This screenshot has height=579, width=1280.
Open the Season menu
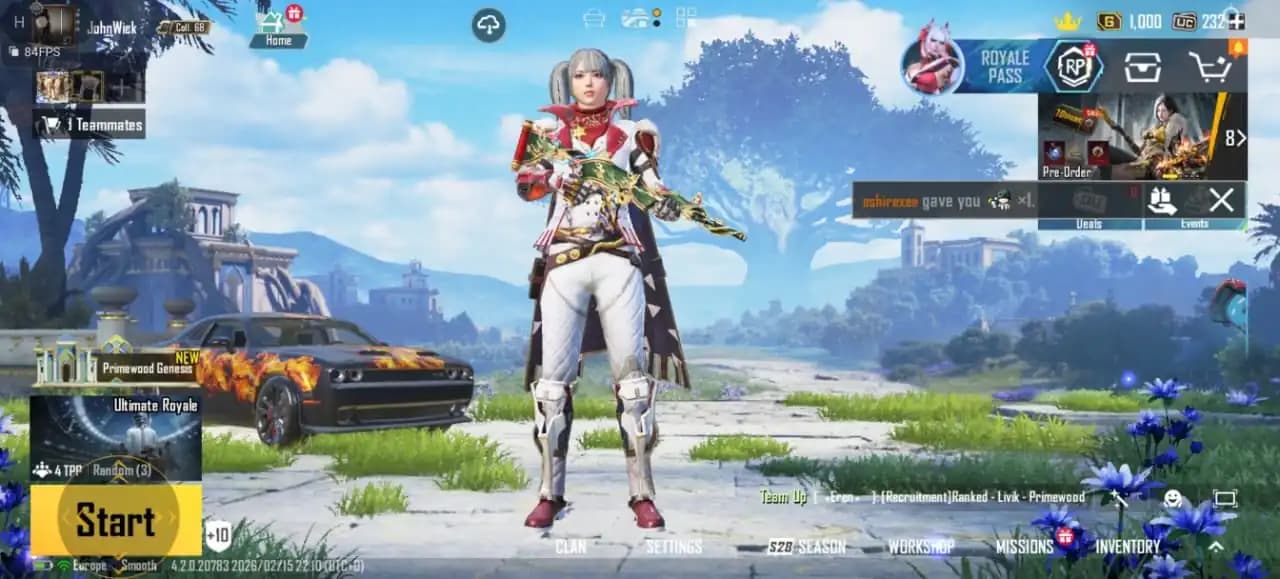pos(807,546)
